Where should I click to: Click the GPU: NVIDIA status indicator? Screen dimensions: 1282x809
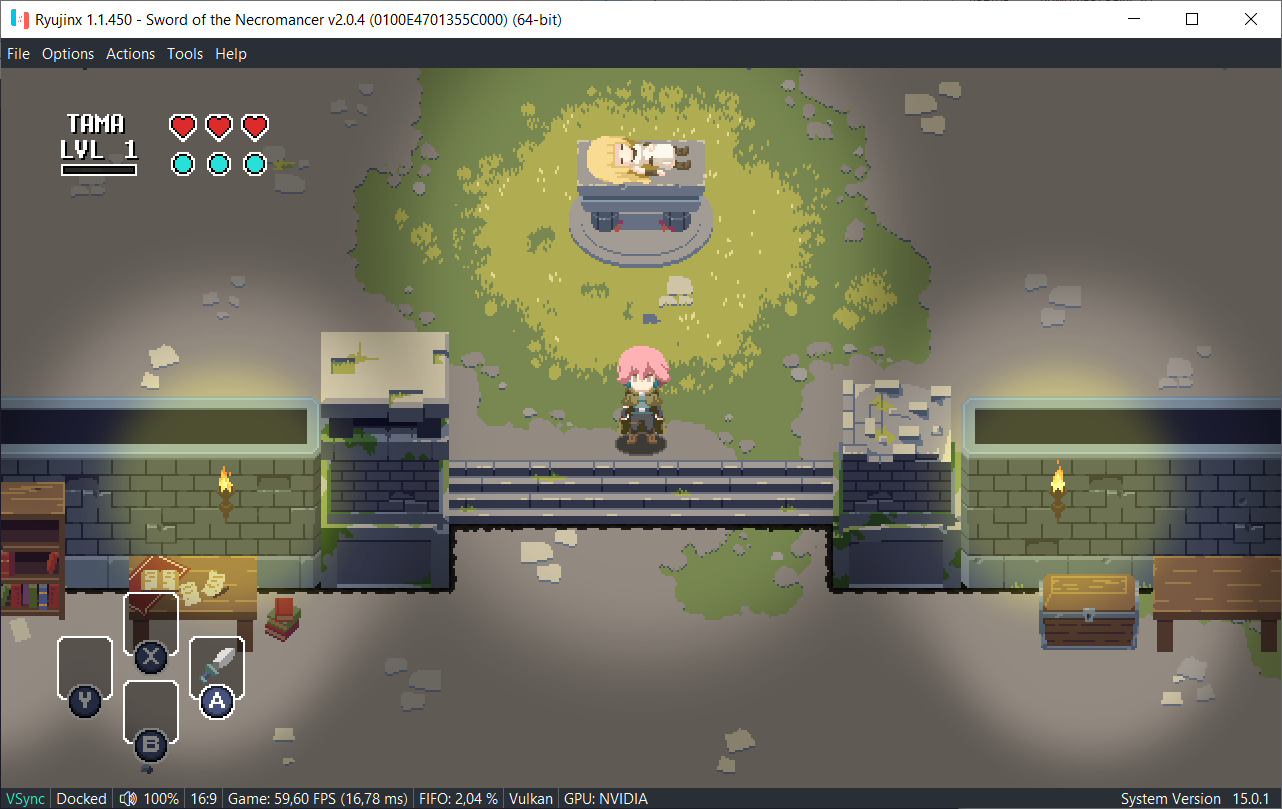607,798
